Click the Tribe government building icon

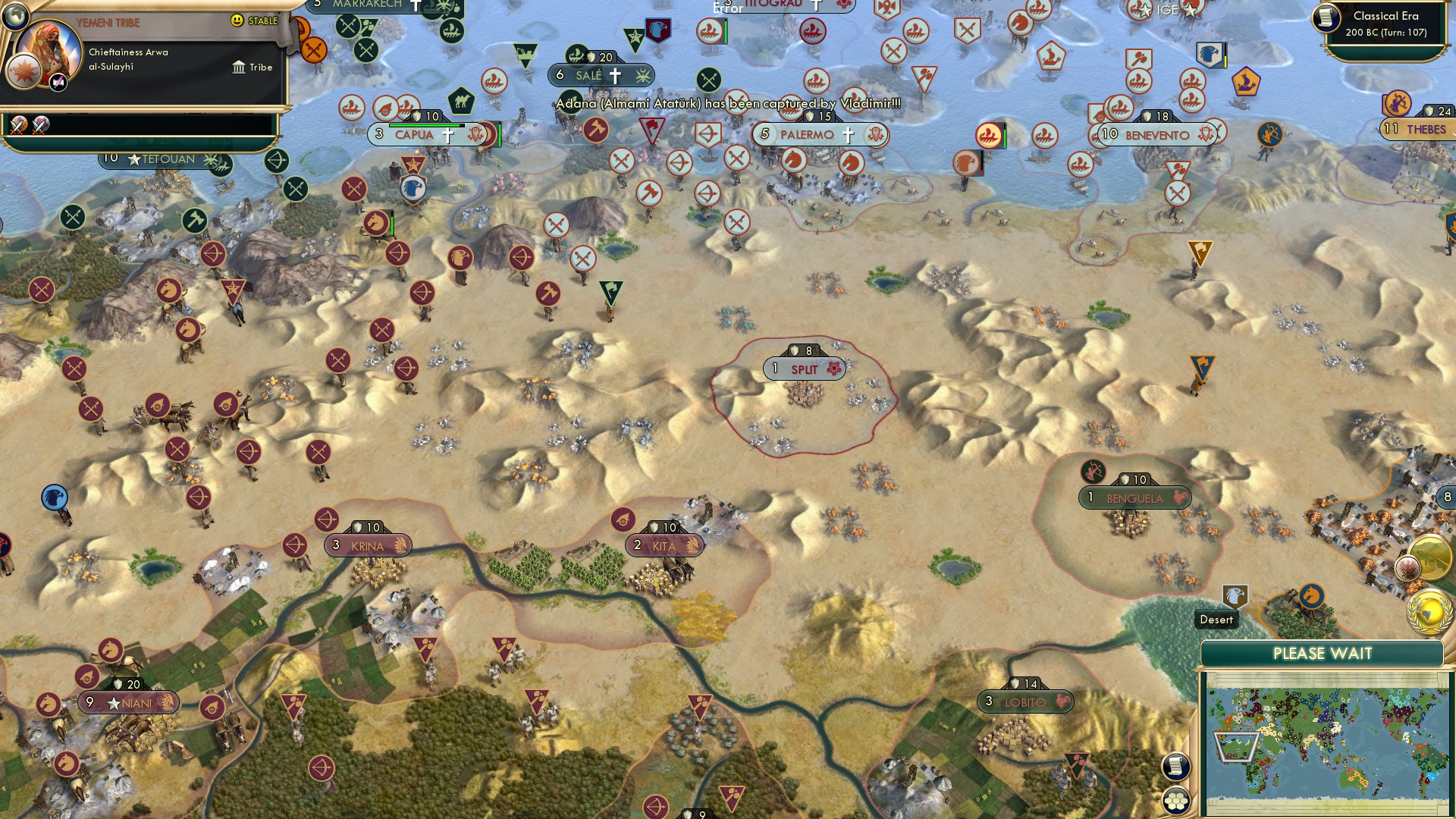pyautogui.click(x=240, y=68)
